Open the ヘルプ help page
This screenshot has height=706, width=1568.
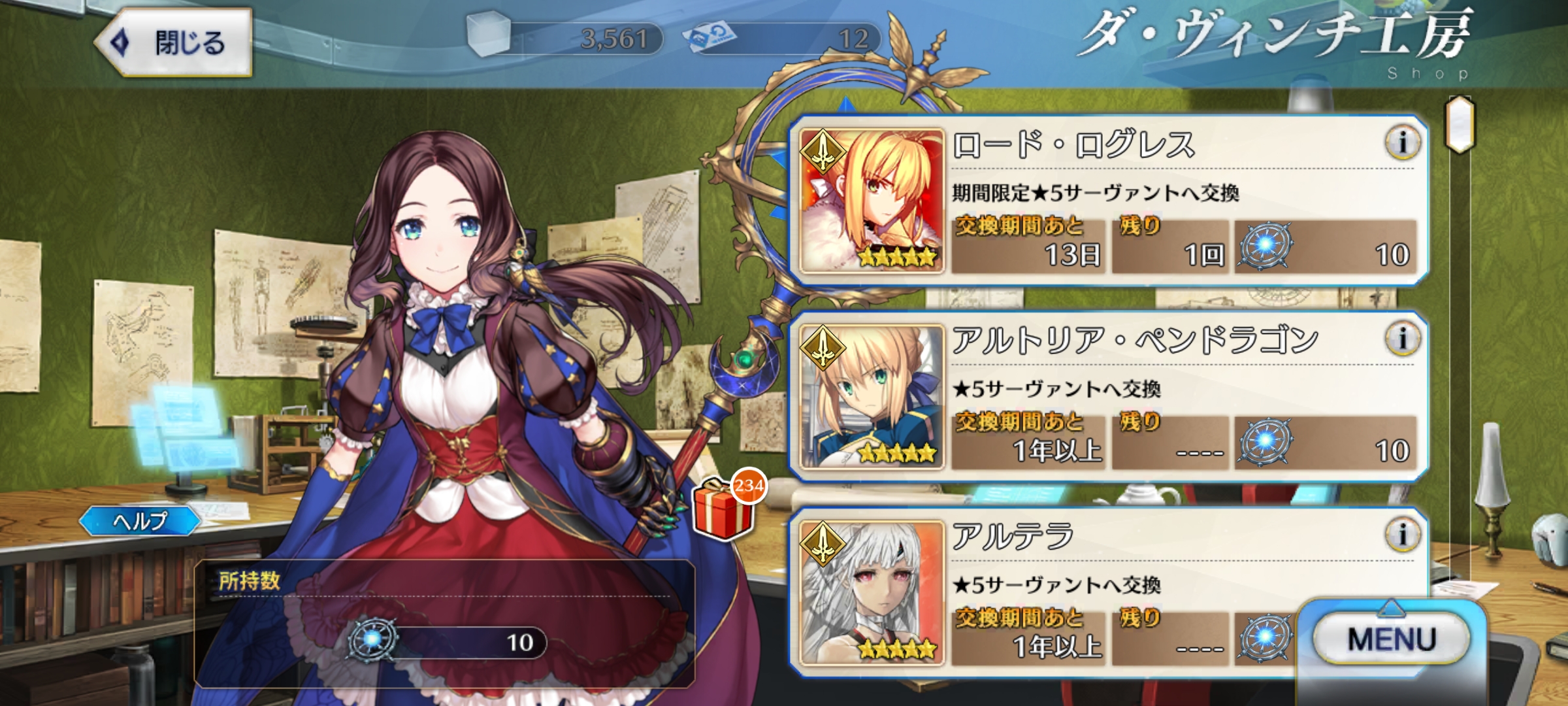(140, 521)
